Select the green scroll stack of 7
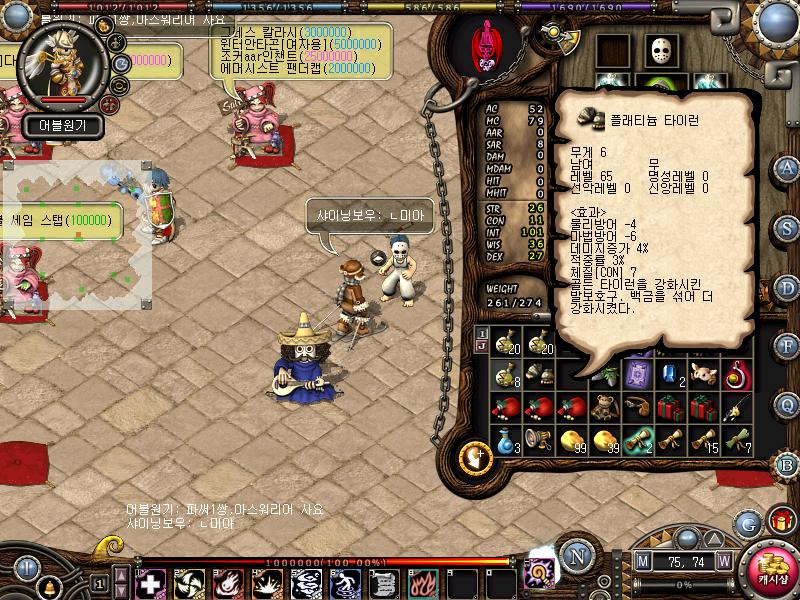Image resolution: width=800 pixels, height=600 pixels. (x=734, y=440)
